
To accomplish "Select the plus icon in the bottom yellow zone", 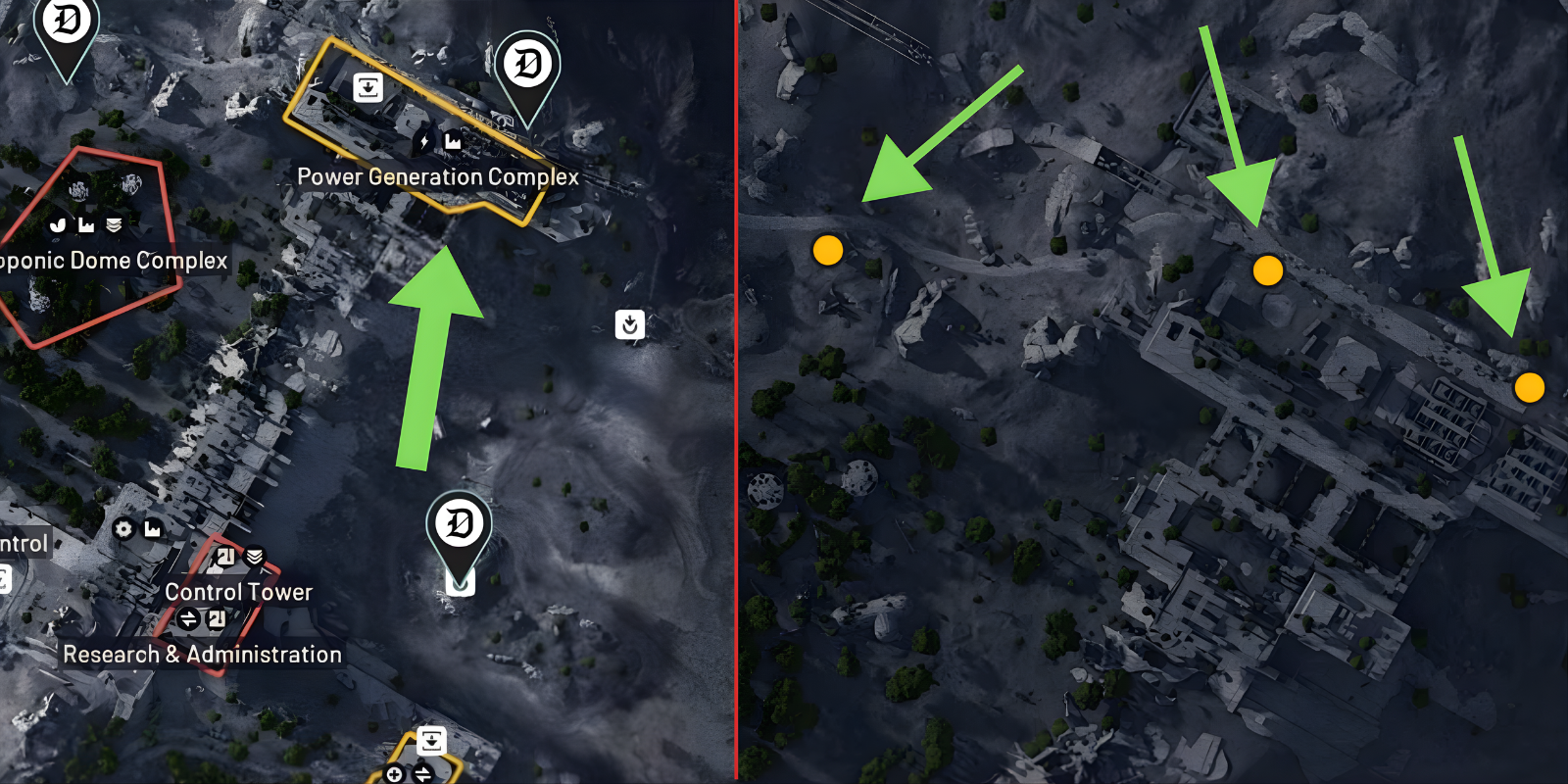I will click(395, 774).
